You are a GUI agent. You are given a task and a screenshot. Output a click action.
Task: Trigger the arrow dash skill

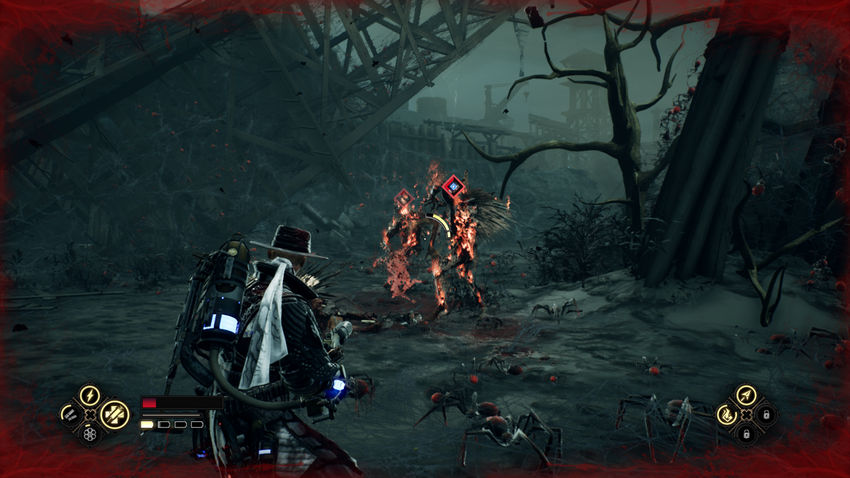pos(745,395)
